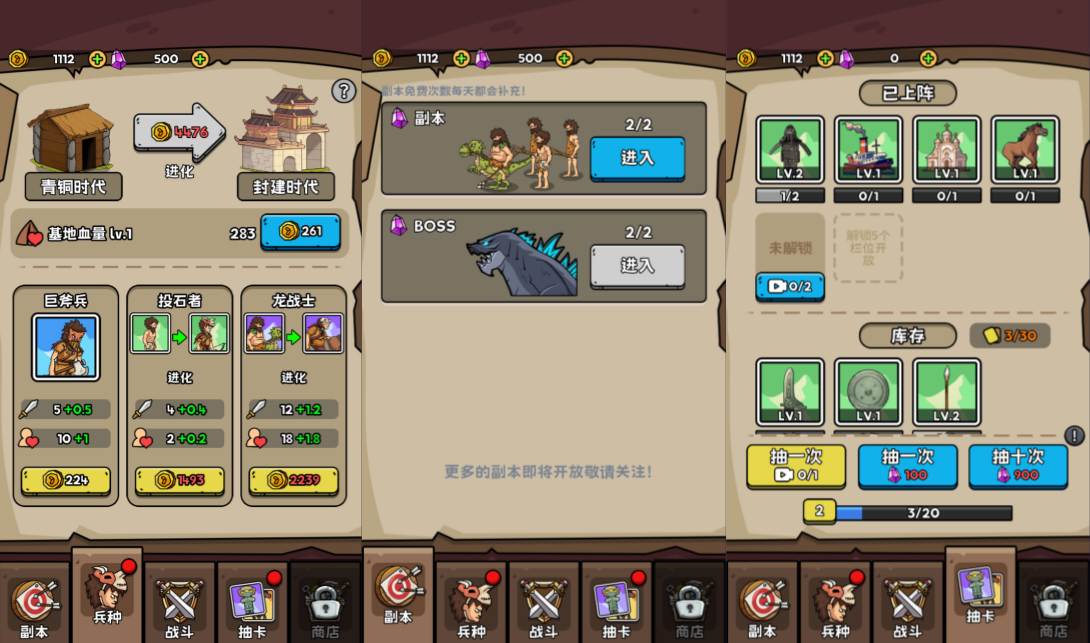Screen dimensions: 1090x643
Task: Upgrade 龙战士 for 2239 coins
Action: [293, 481]
